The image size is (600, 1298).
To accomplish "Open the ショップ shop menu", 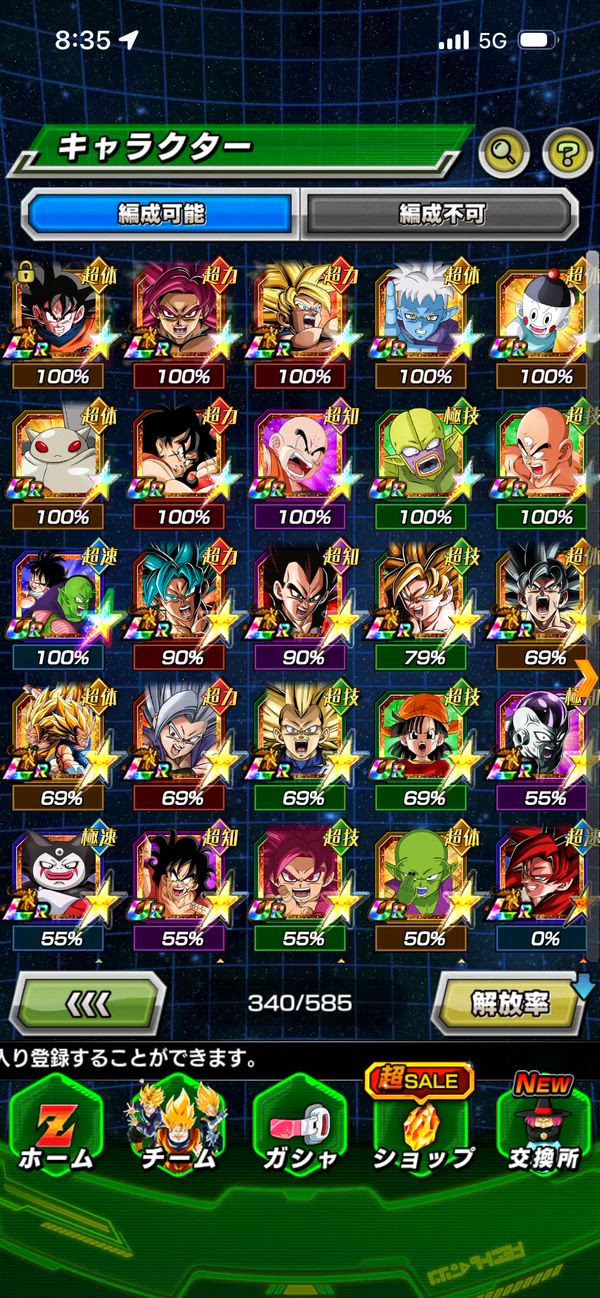I will click(422, 1125).
